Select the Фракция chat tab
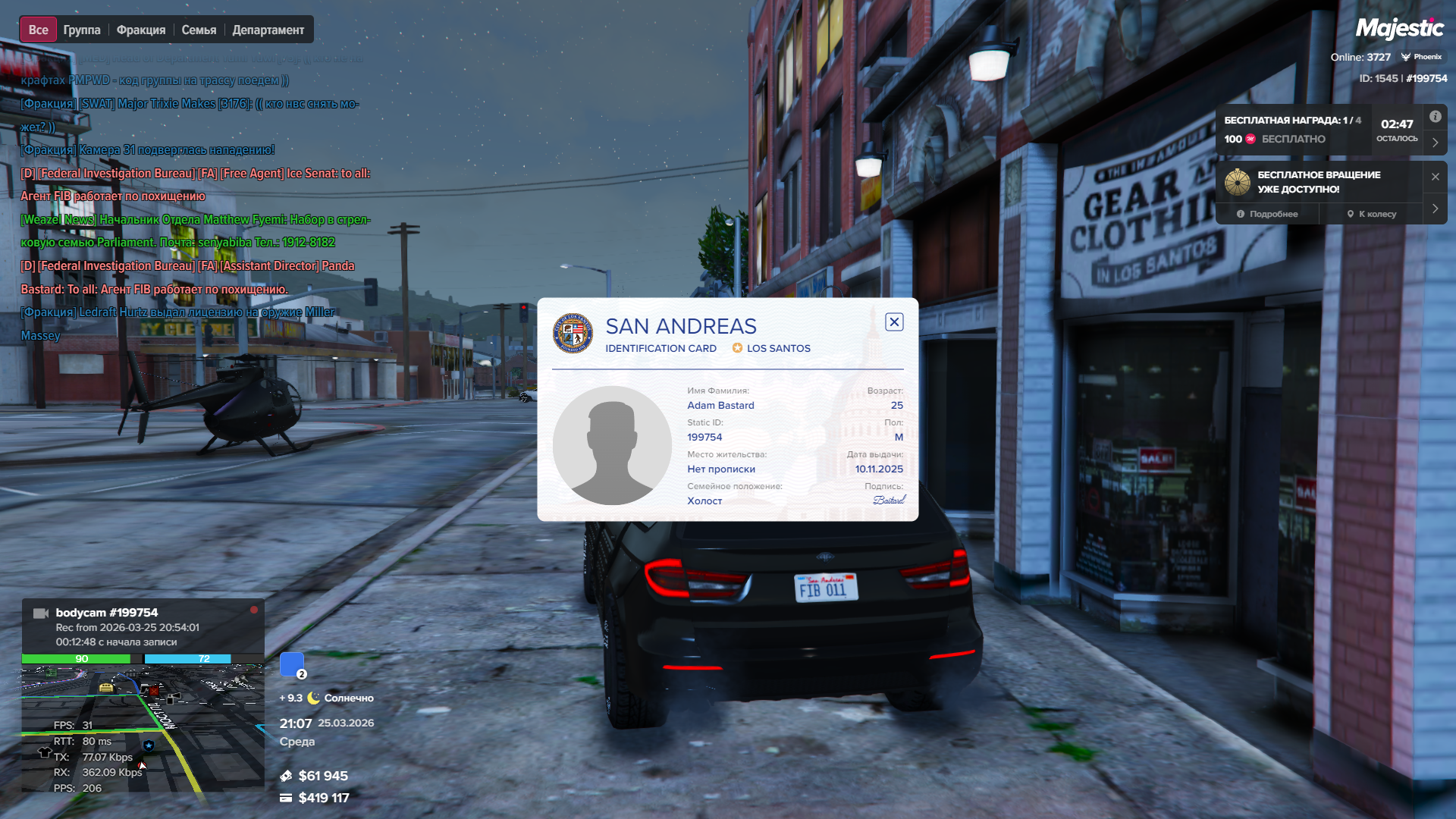This screenshot has height=819, width=1456. (141, 30)
